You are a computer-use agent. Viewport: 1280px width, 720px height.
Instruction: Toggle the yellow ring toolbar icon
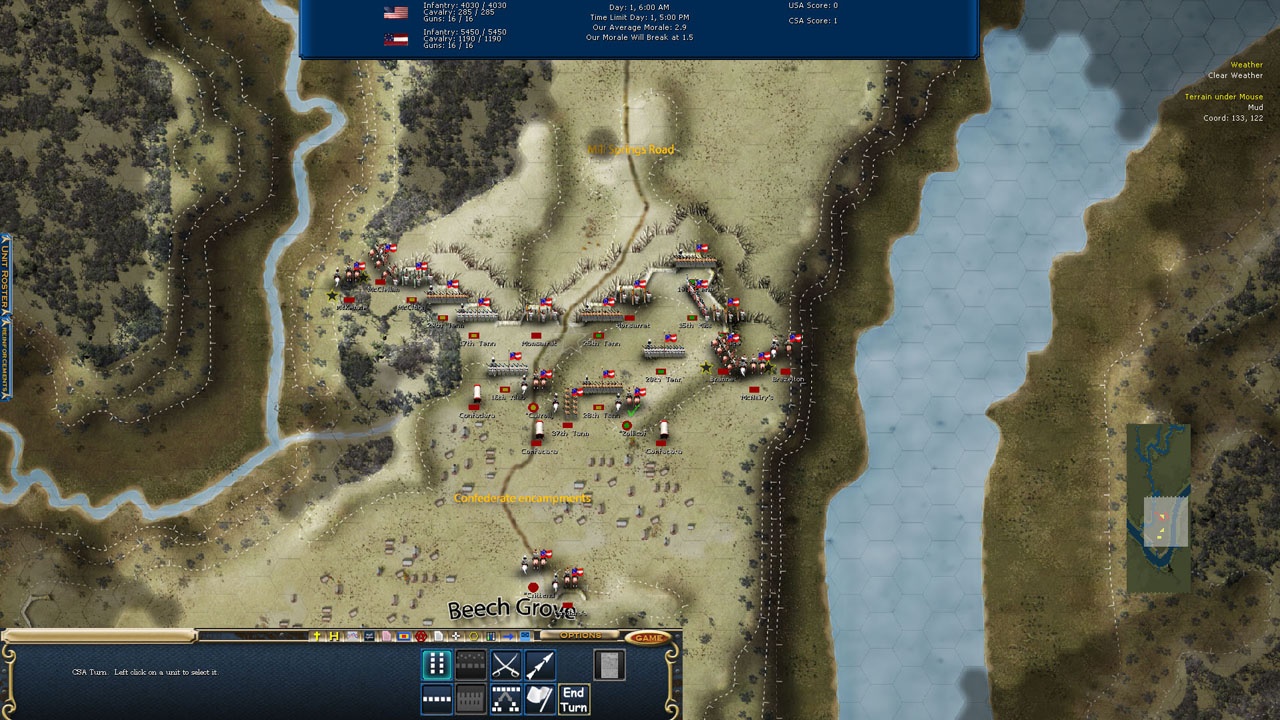coord(474,636)
